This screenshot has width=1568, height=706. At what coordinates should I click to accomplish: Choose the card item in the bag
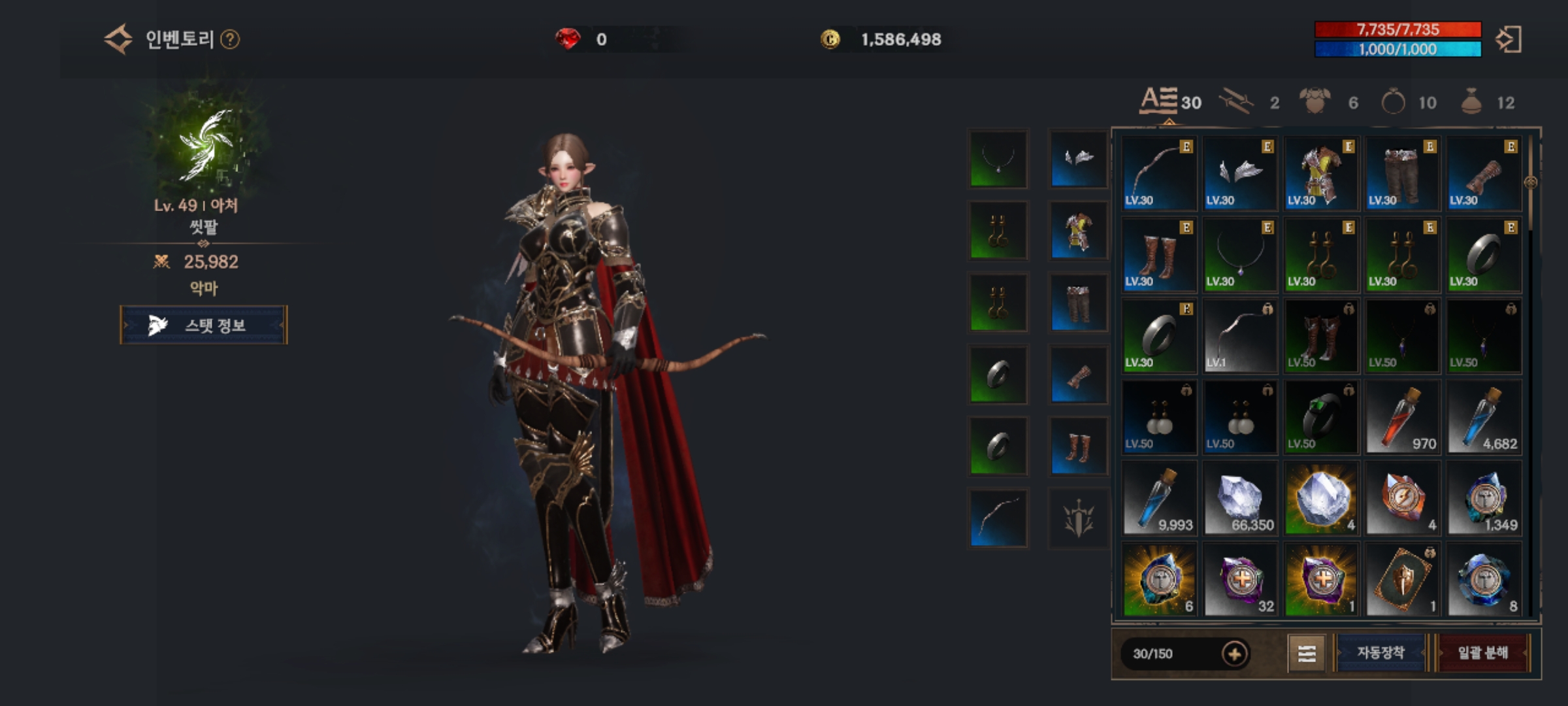coord(1403,579)
